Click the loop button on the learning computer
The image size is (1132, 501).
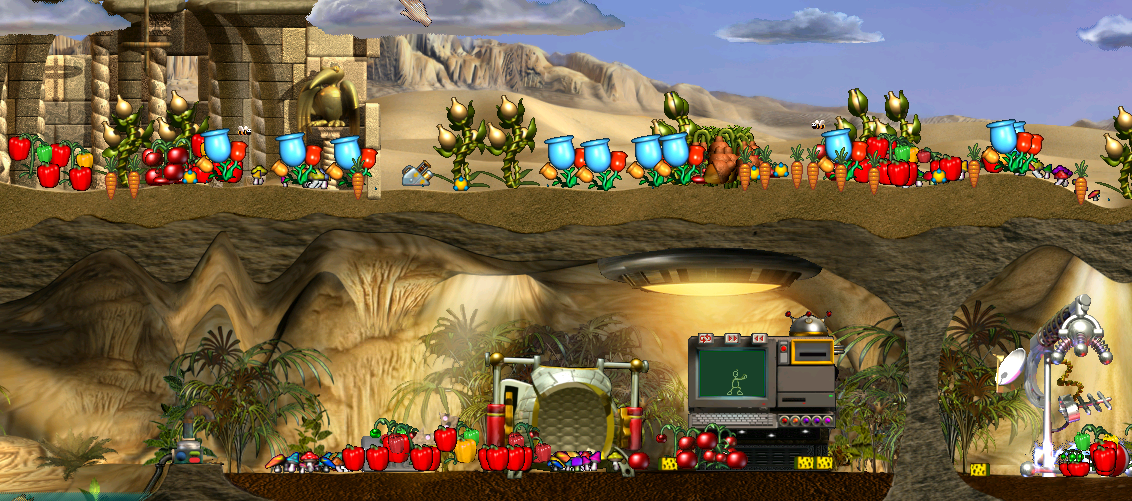click(704, 340)
